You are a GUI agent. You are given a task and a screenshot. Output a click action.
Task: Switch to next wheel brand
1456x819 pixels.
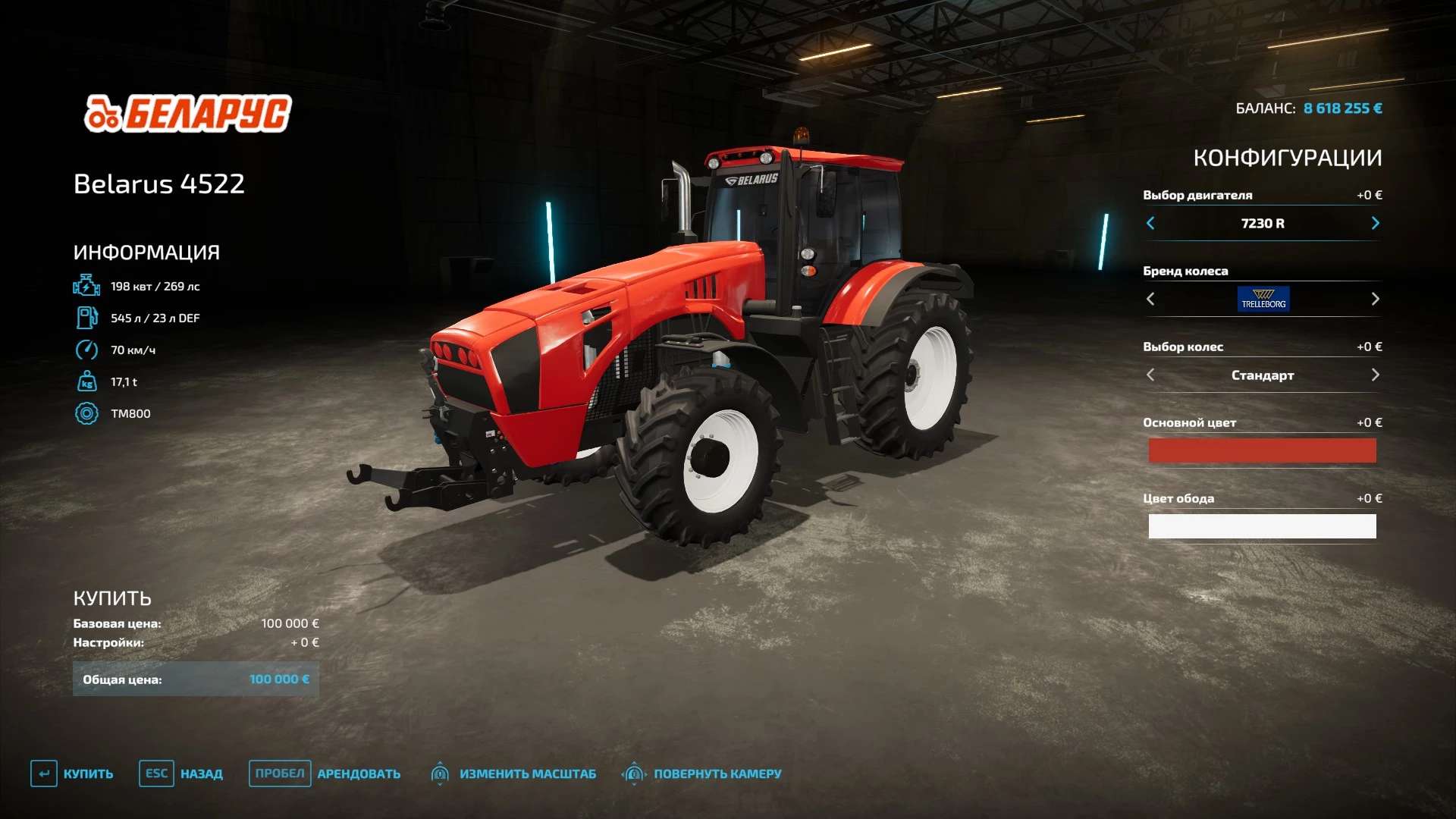point(1375,299)
